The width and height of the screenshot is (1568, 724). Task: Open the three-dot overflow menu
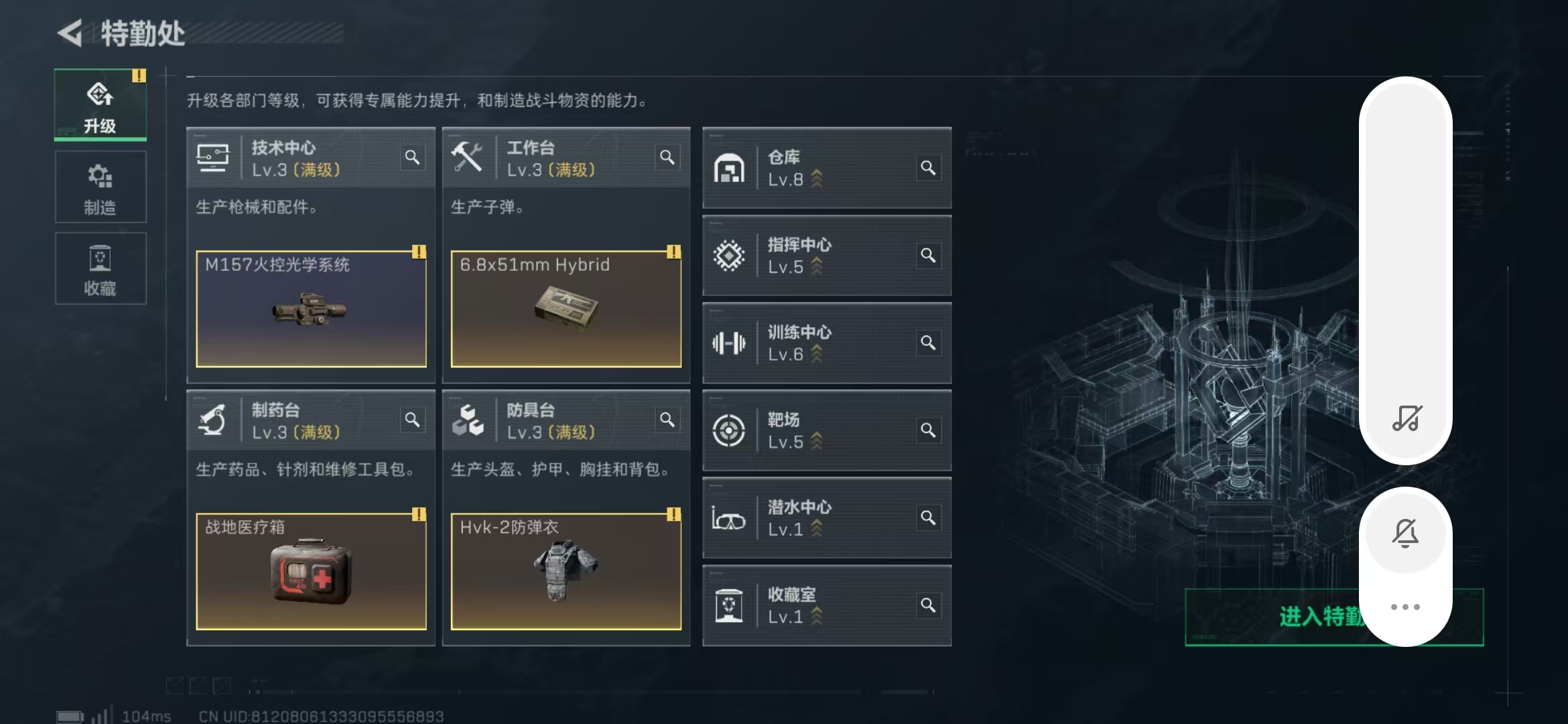(1407, 607)
